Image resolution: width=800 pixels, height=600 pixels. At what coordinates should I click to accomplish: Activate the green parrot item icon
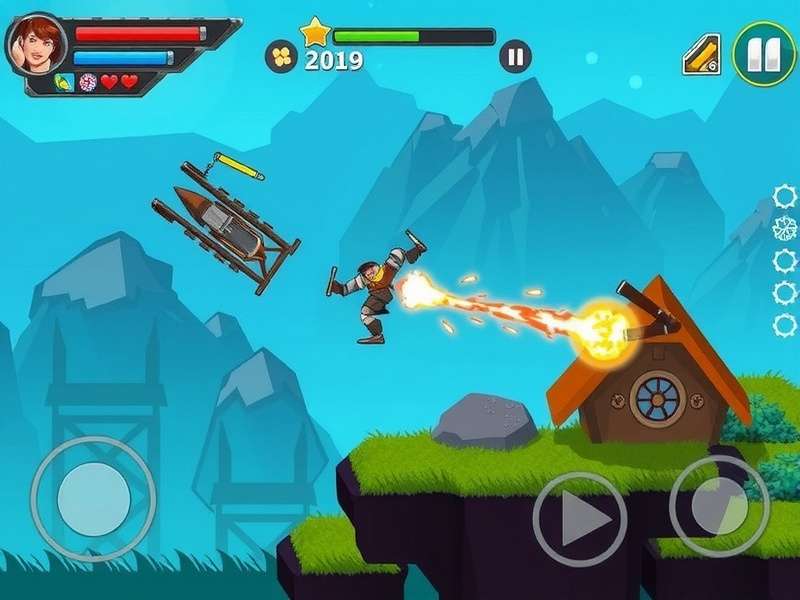coord(64,82)
